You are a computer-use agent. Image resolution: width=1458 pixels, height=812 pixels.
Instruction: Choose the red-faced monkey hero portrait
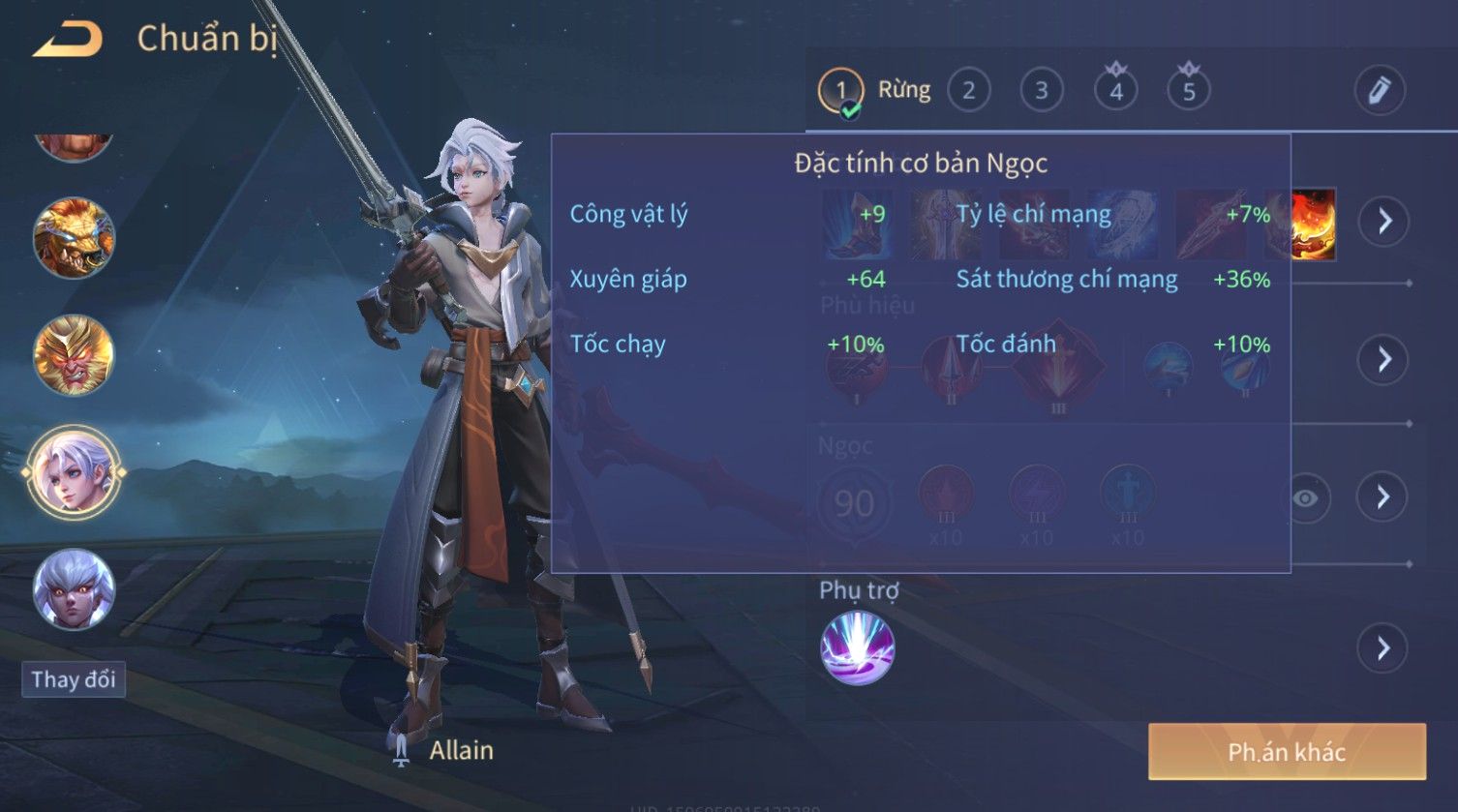pyautogui.click(x=74, y=355)
